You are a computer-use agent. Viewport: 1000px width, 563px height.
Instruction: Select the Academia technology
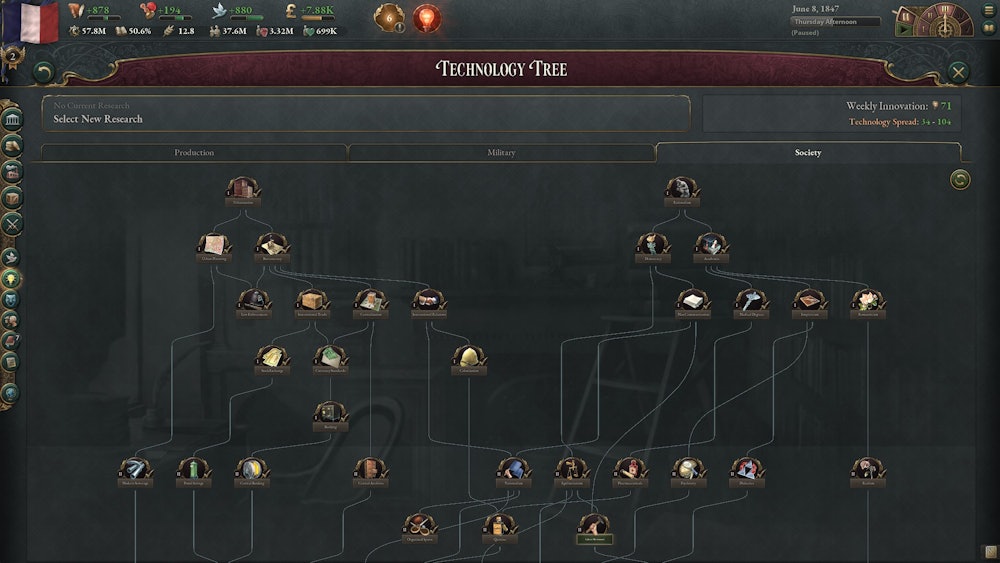pyautogui.click(x=711, y=246)
